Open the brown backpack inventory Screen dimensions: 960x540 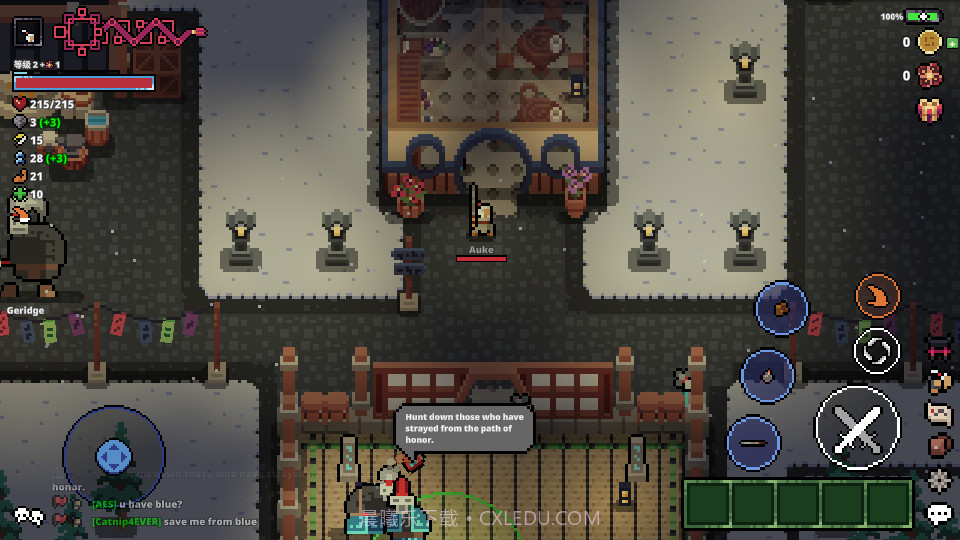click(x=939, y=446)
